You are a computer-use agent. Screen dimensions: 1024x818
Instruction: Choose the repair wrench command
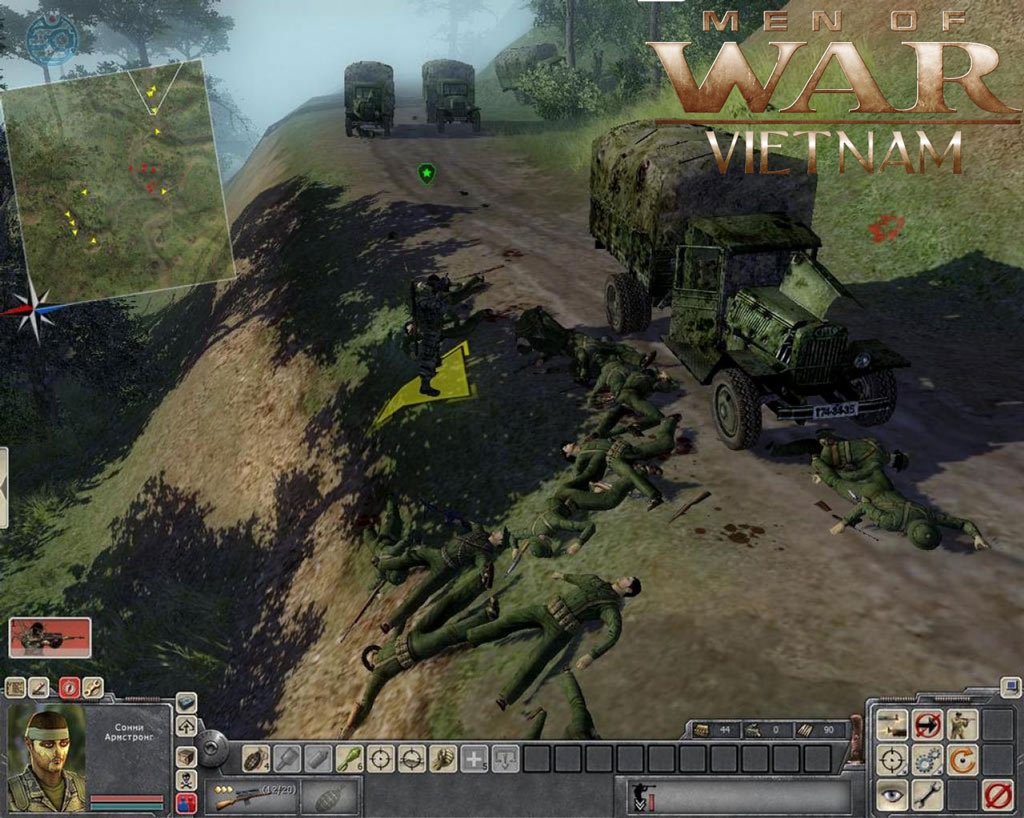(928, 796)
